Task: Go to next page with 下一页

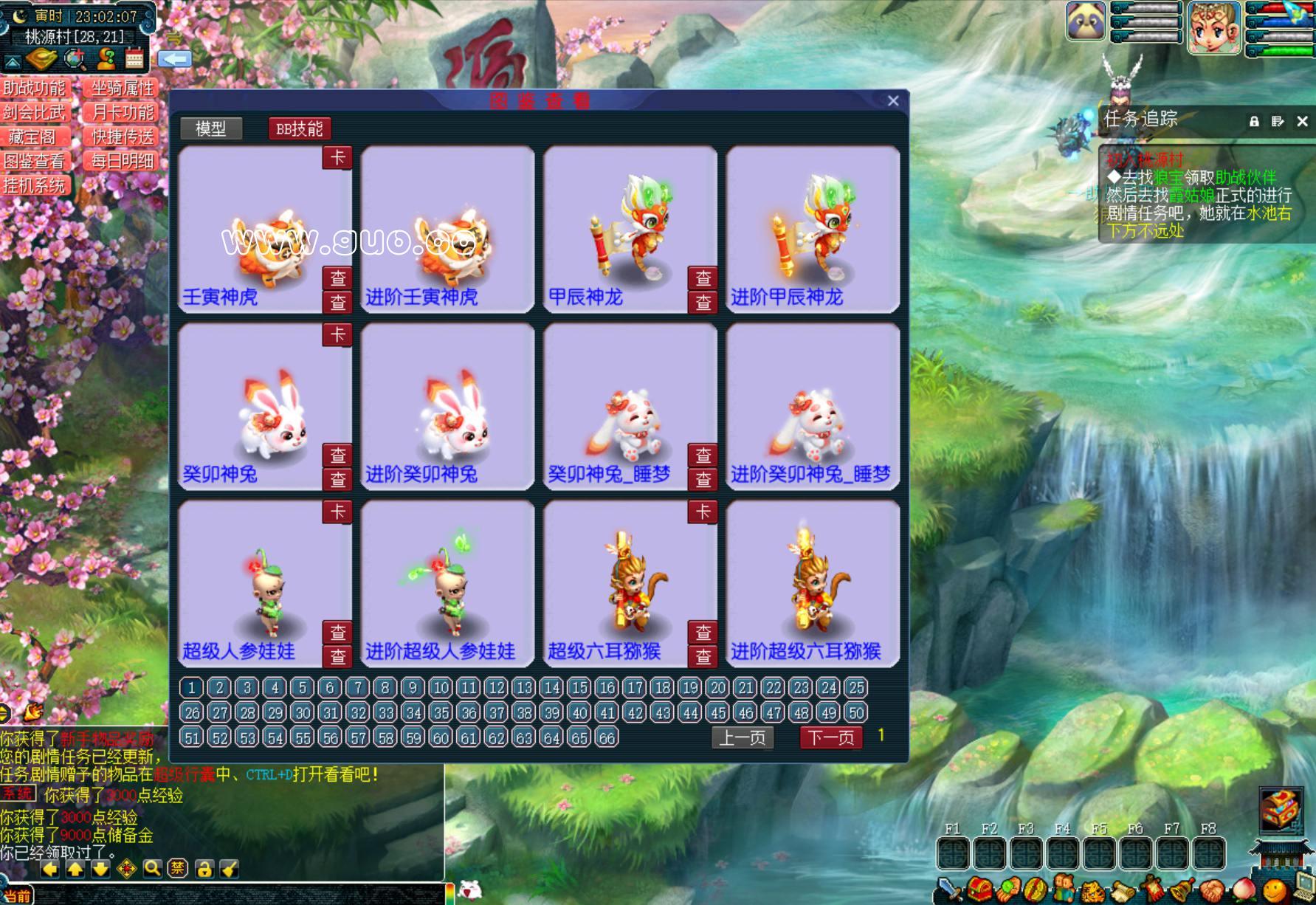Action: coord(830,737)
